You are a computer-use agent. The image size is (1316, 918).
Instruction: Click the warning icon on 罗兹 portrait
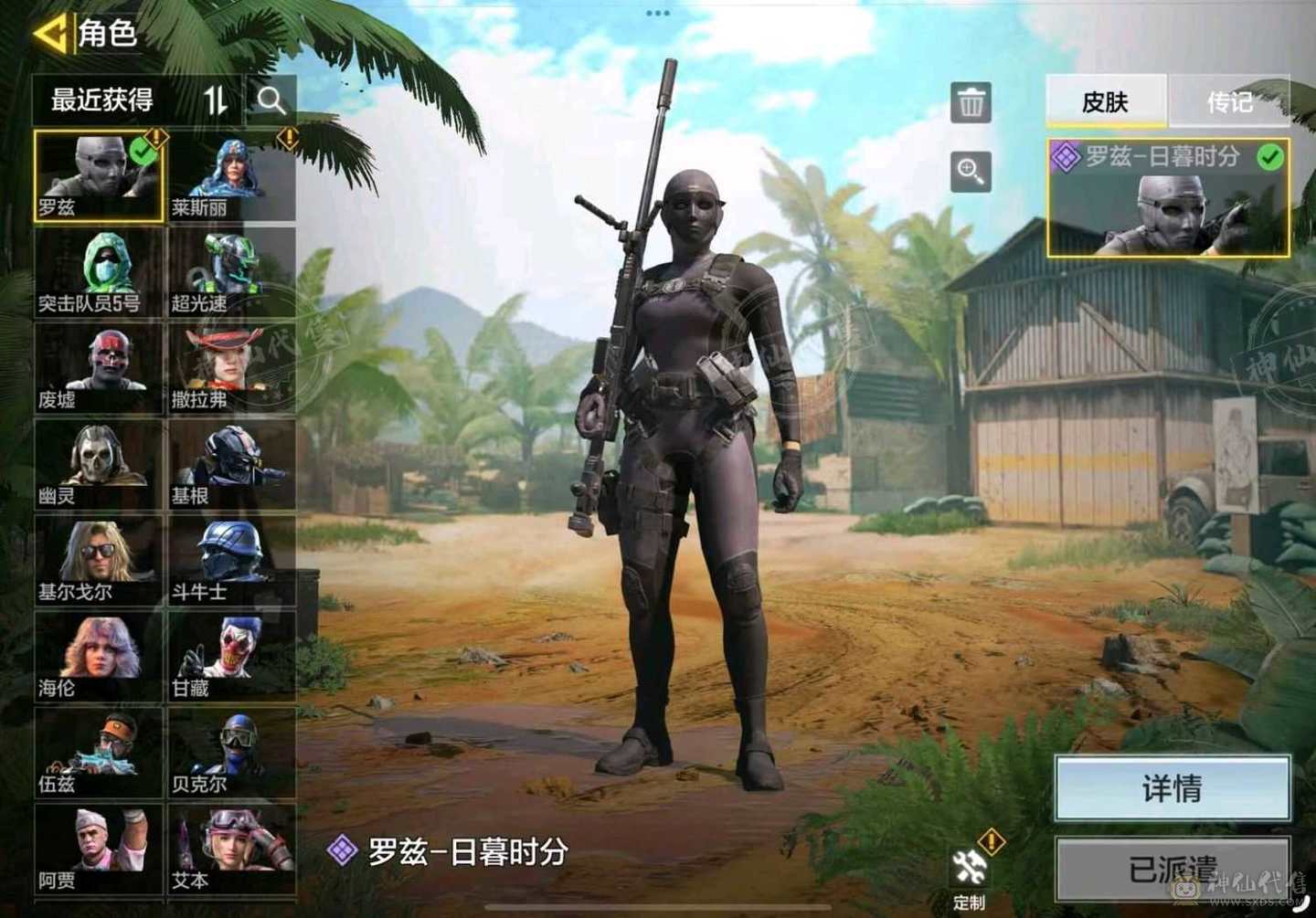click(x=155, y=138)
